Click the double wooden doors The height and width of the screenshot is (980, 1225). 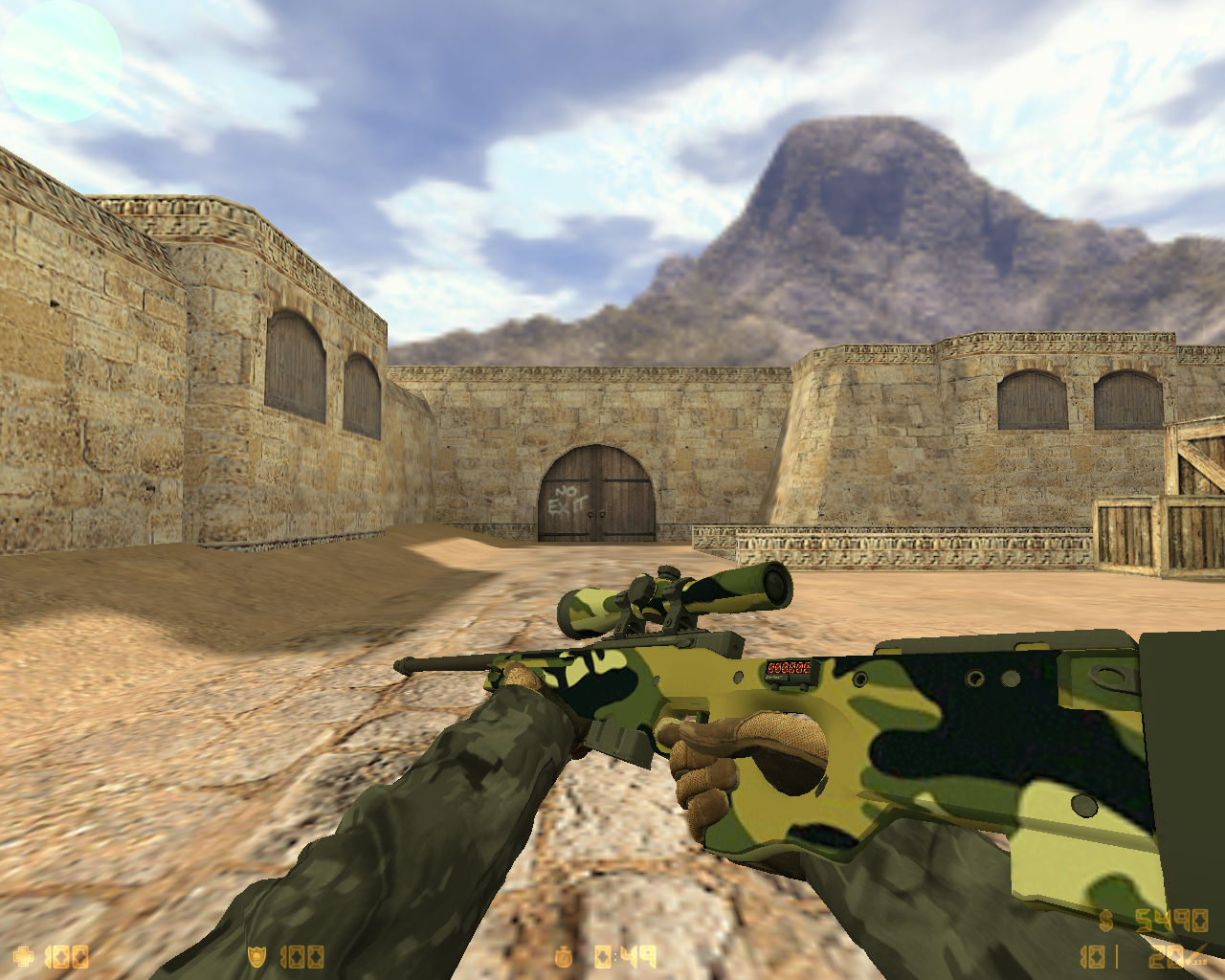[x=595, y=493]
